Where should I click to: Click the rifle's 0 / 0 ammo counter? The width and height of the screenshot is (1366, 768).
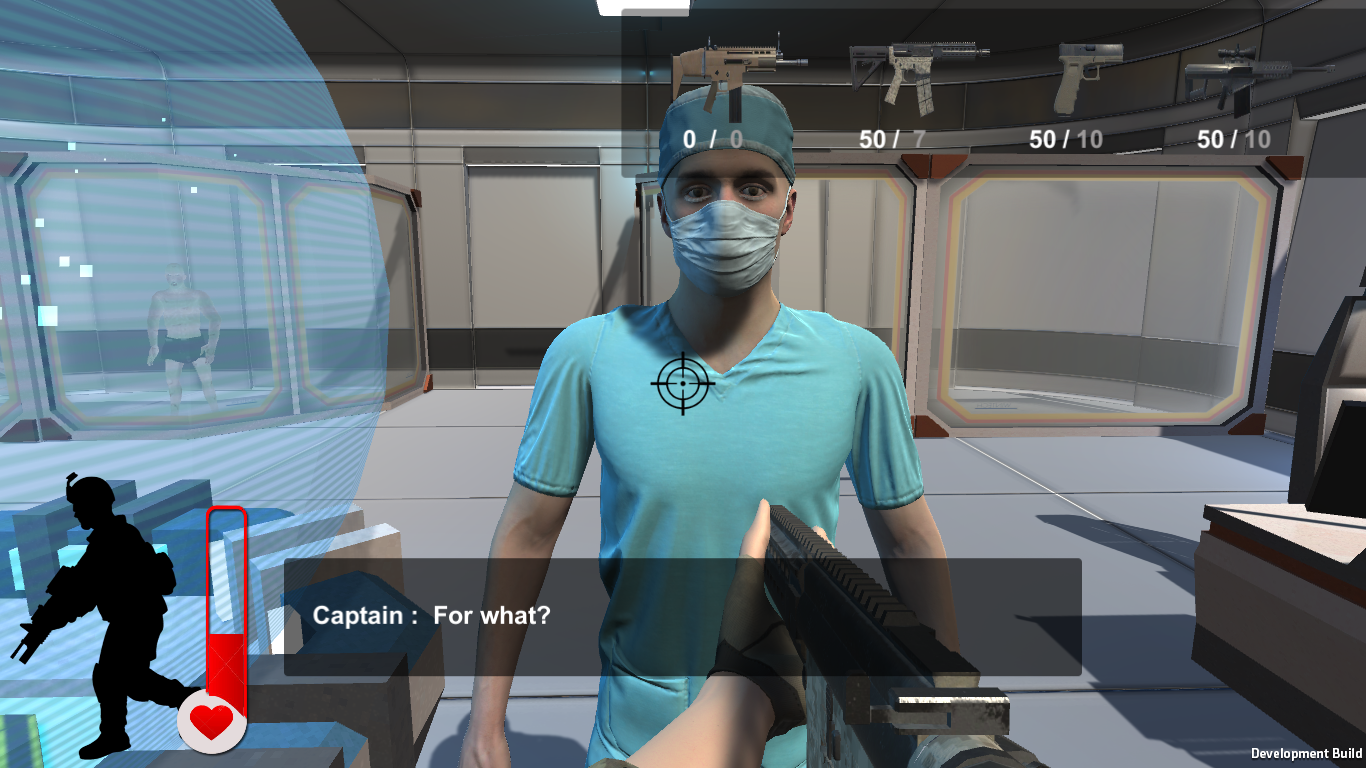click(x=710, y=139)
